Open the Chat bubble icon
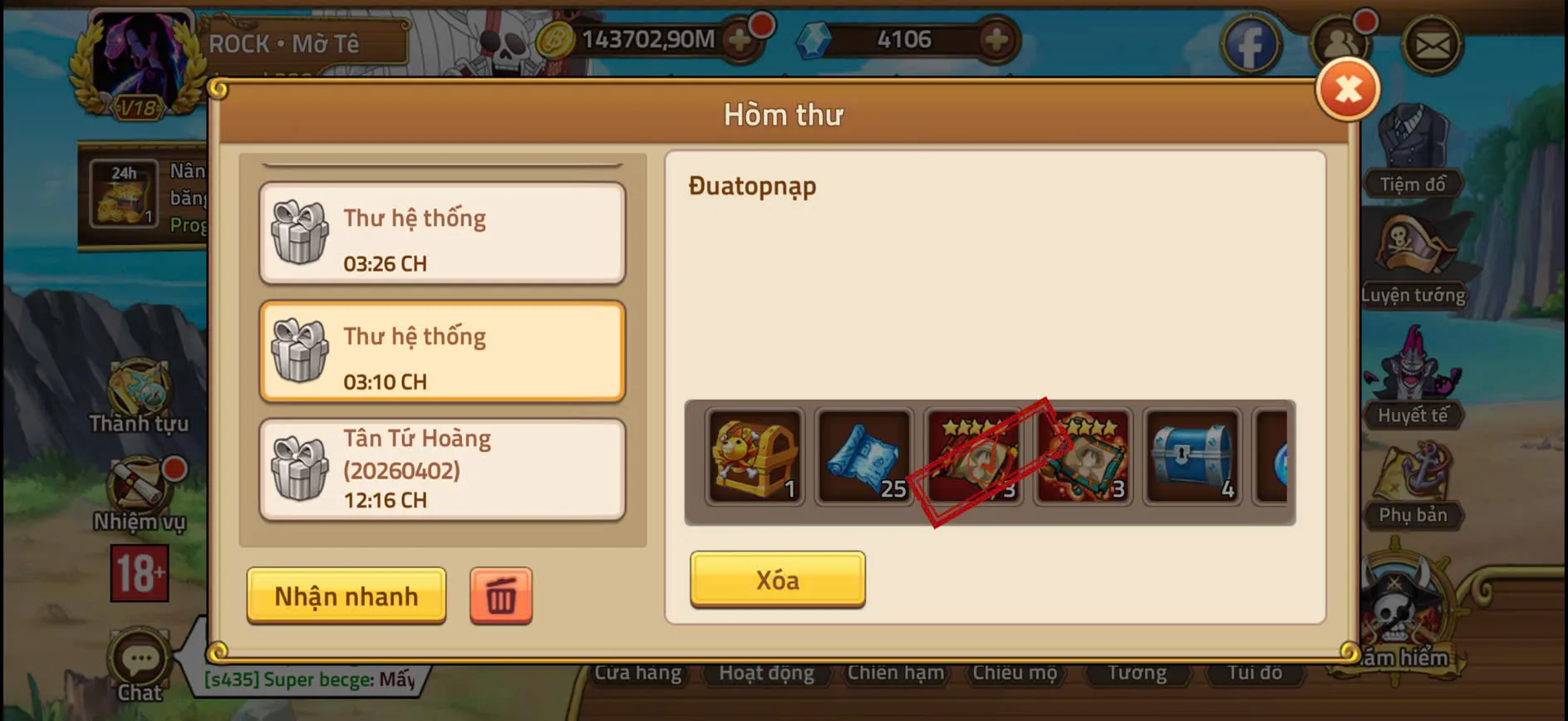 coord(140,656)
